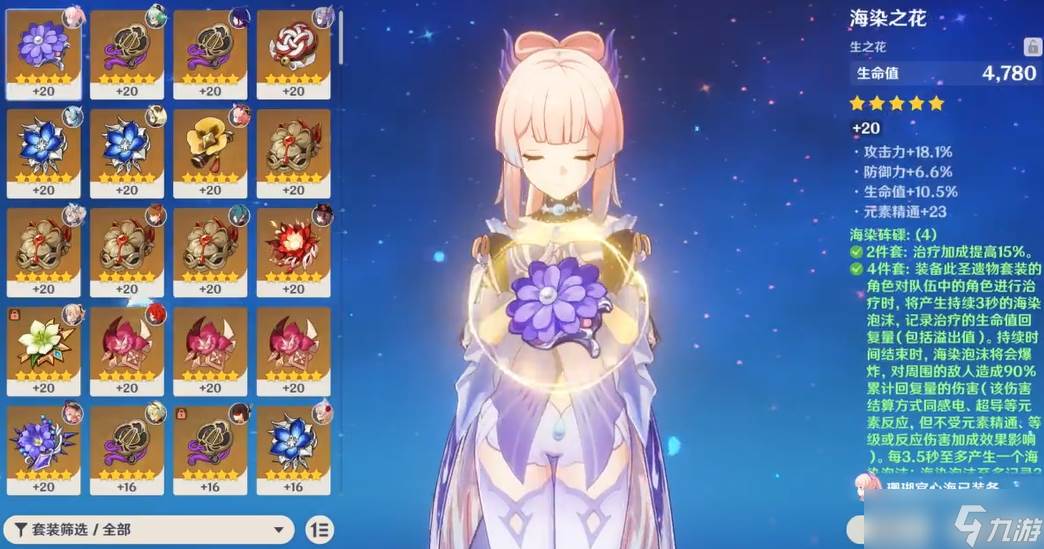Select the locked white lily flower artifact
This screenshot has width=1044, height=549.
pyautogui.click(x=43, y=344)
